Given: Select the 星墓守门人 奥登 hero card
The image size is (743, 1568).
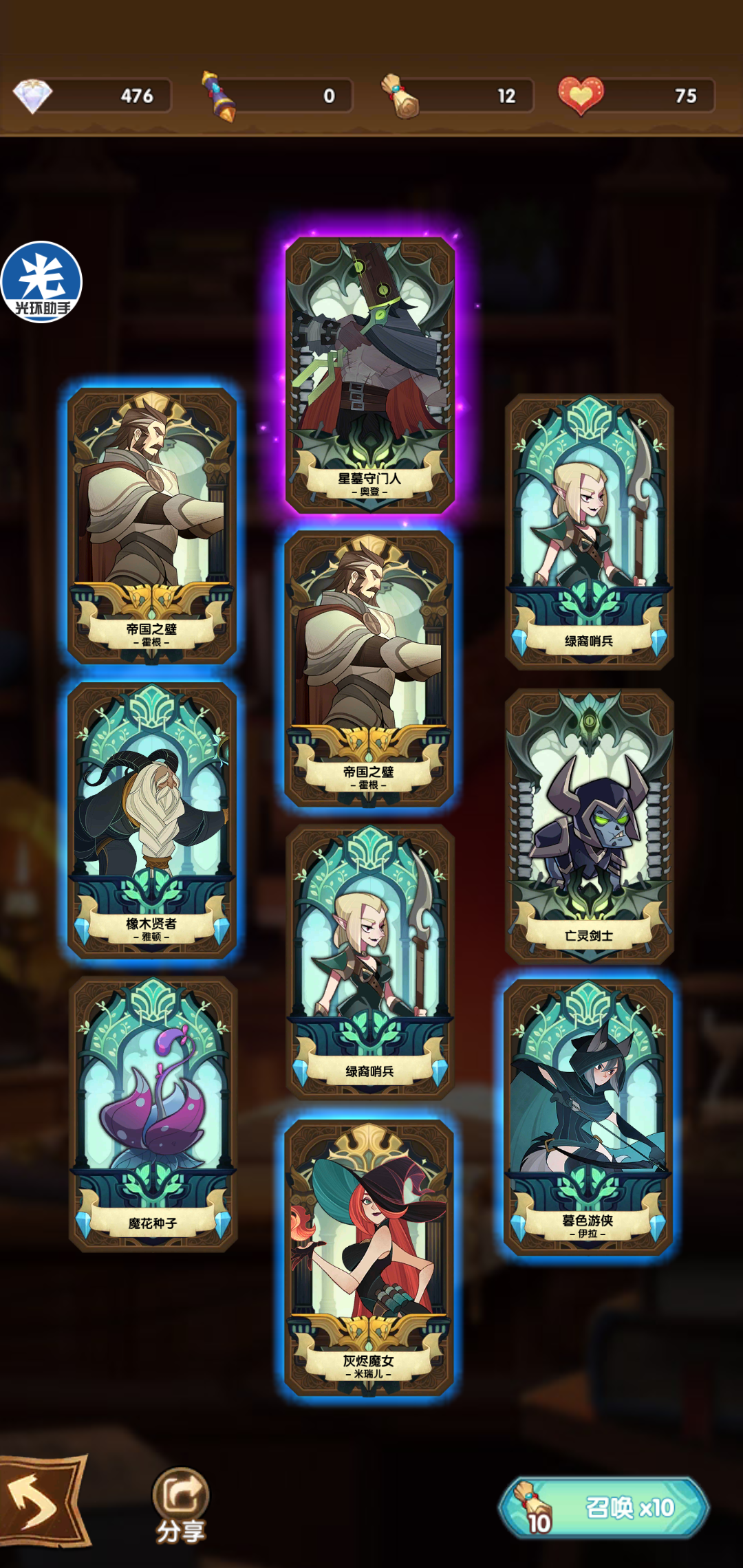Looking at the screenshot, I should pyautogui.click(x=370, y=375).
